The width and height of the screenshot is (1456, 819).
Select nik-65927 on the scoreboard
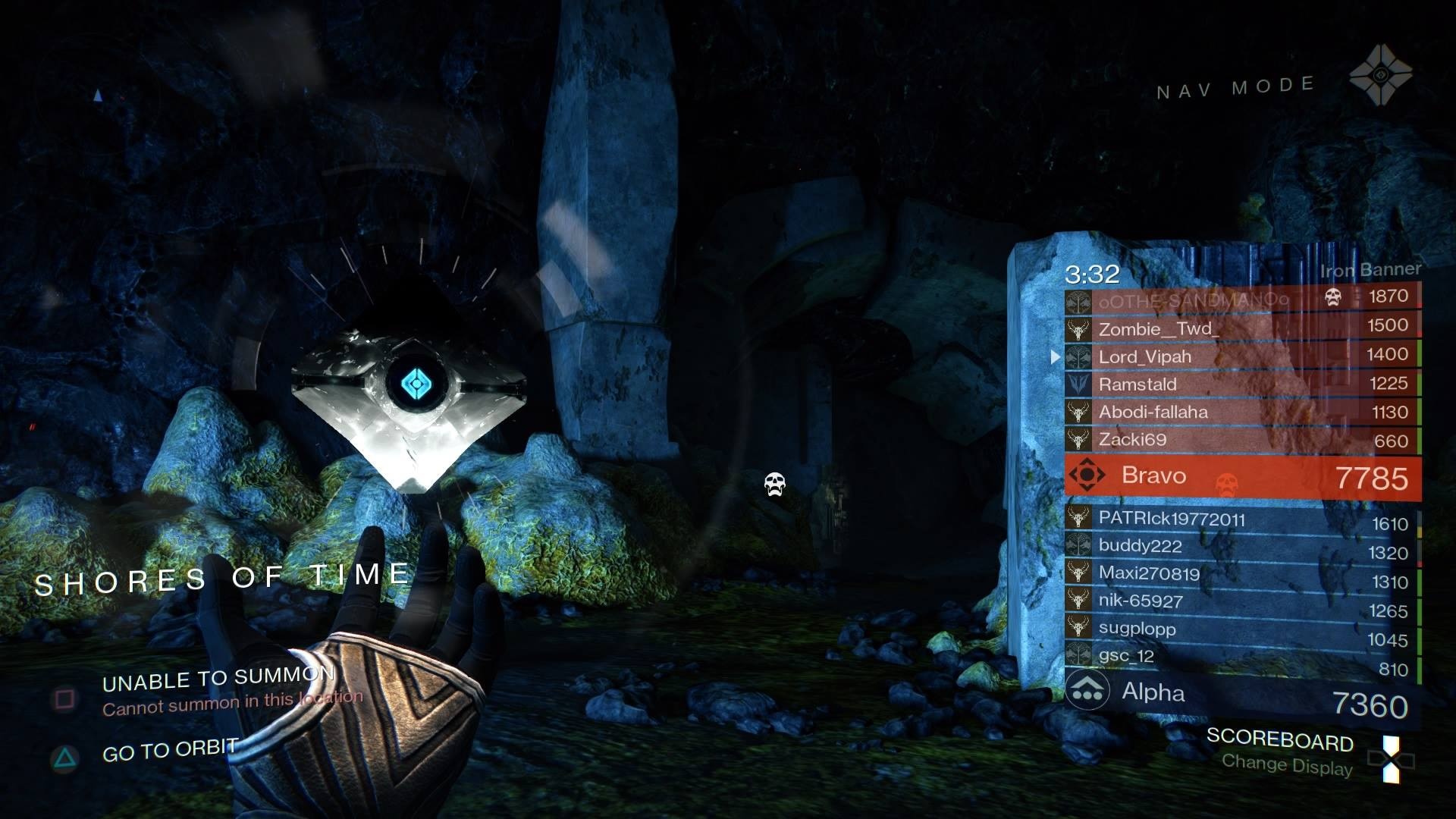point(1241,603)
